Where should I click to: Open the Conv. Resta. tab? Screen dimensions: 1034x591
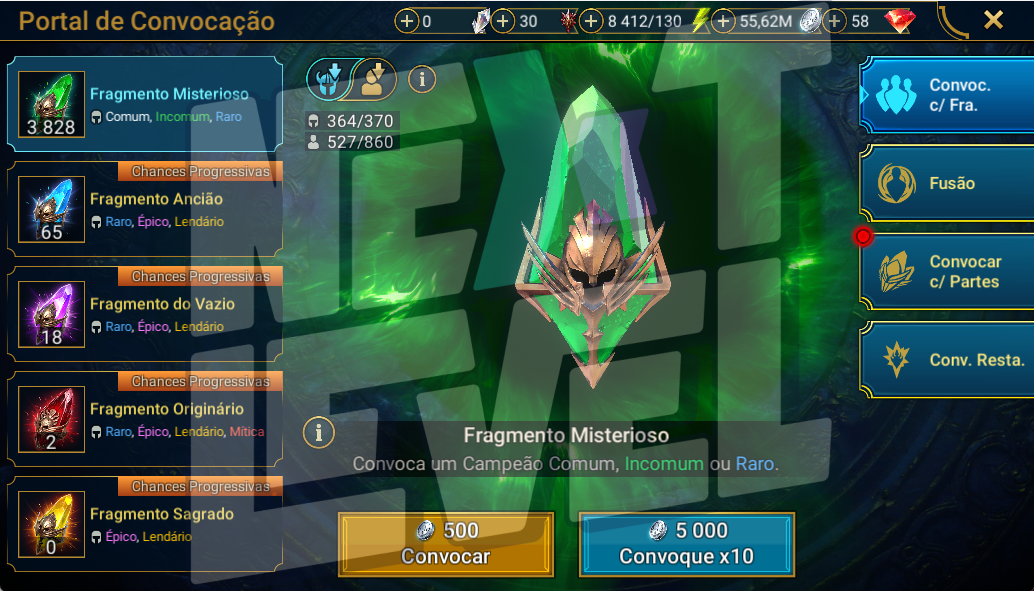click(946, 360)
